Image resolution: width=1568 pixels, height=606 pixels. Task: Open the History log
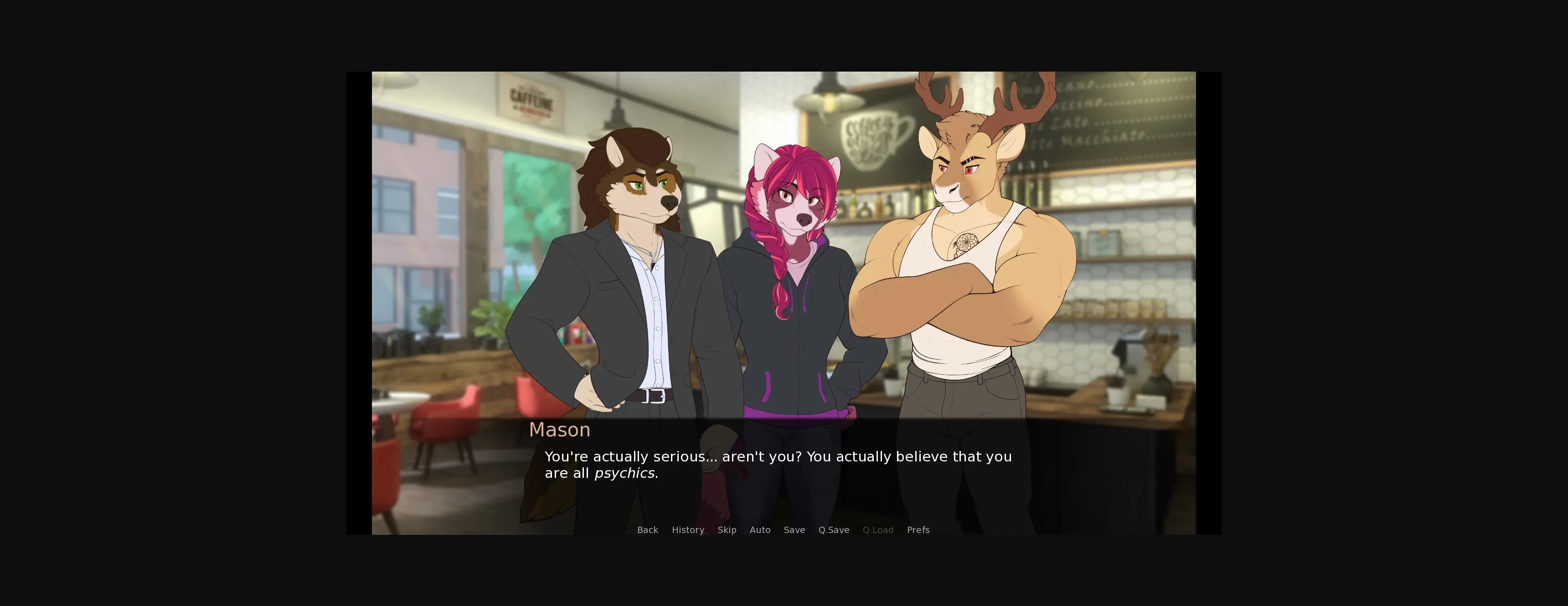[688, 530]
